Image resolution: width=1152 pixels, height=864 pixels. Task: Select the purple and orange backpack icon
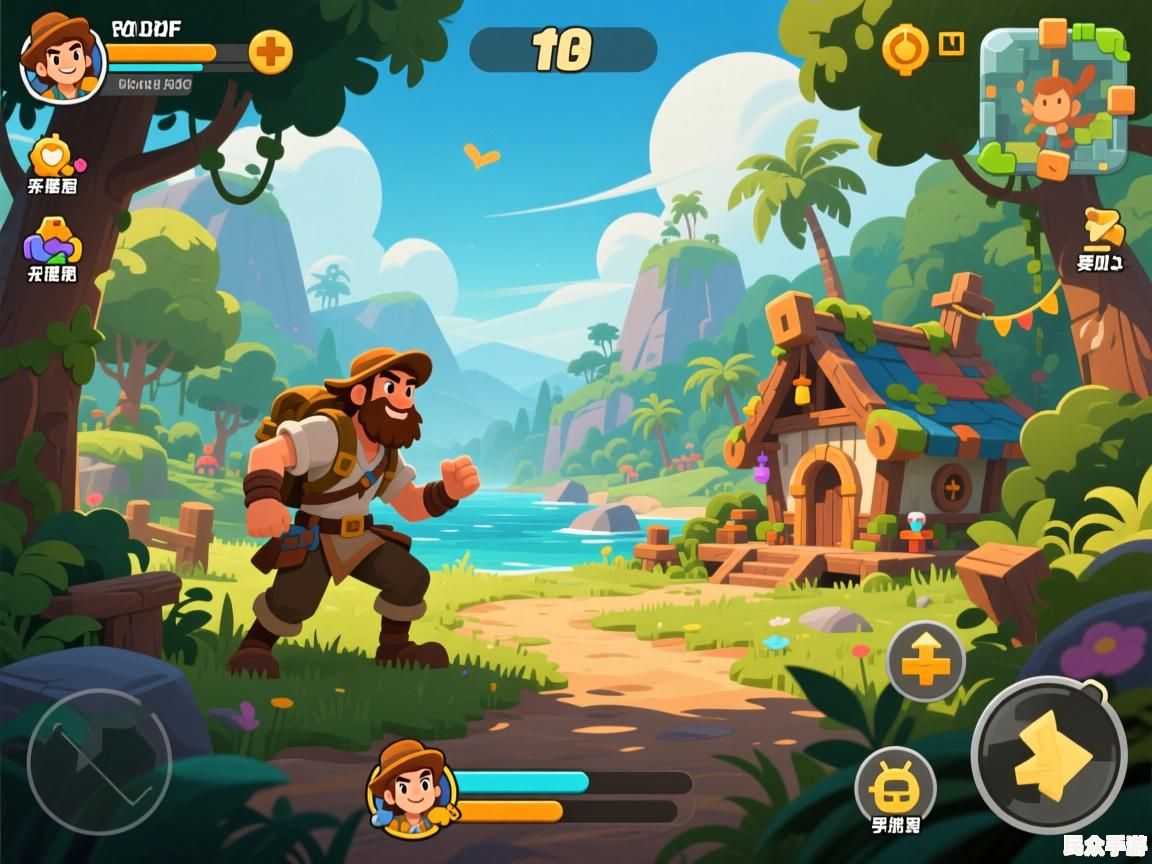52,241
